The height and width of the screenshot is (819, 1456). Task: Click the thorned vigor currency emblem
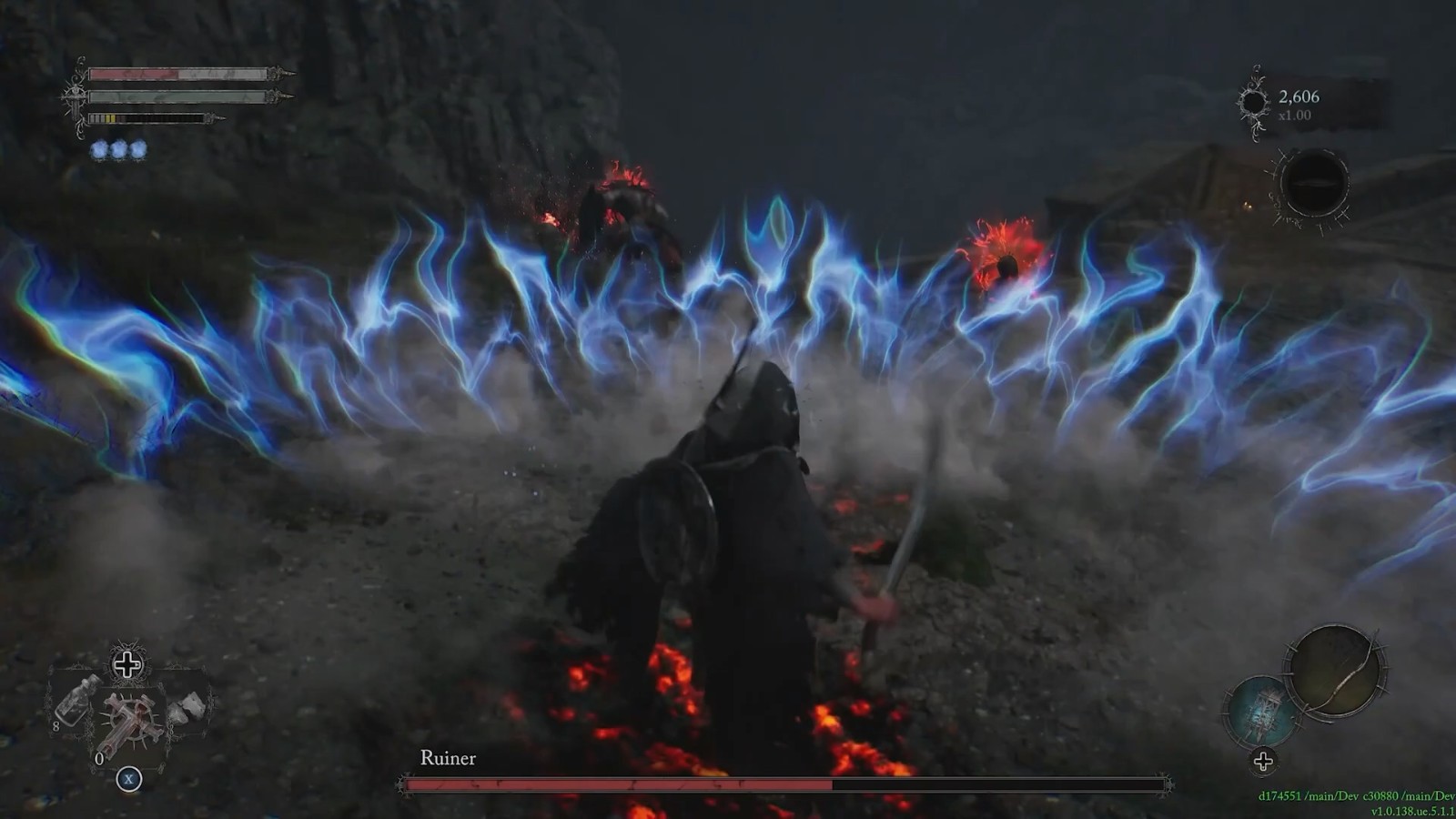[x=1253, y=103]
